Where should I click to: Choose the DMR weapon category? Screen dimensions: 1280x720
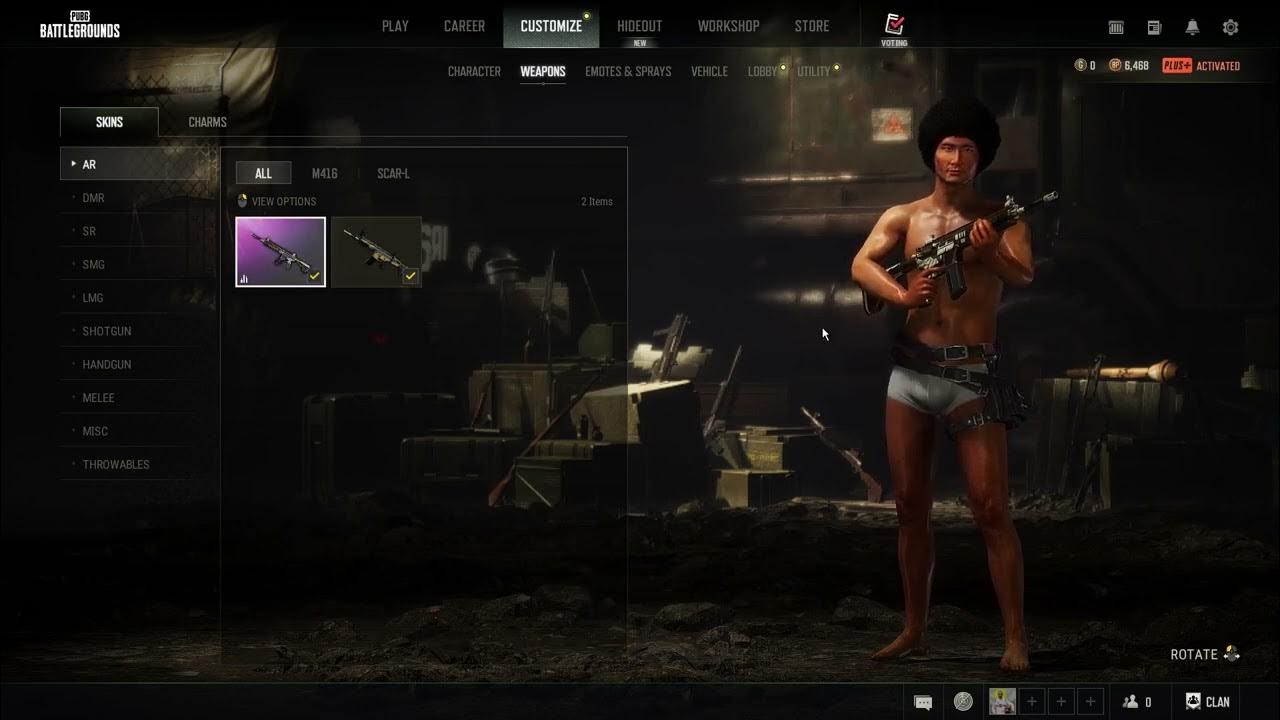(x=93, y=198)
